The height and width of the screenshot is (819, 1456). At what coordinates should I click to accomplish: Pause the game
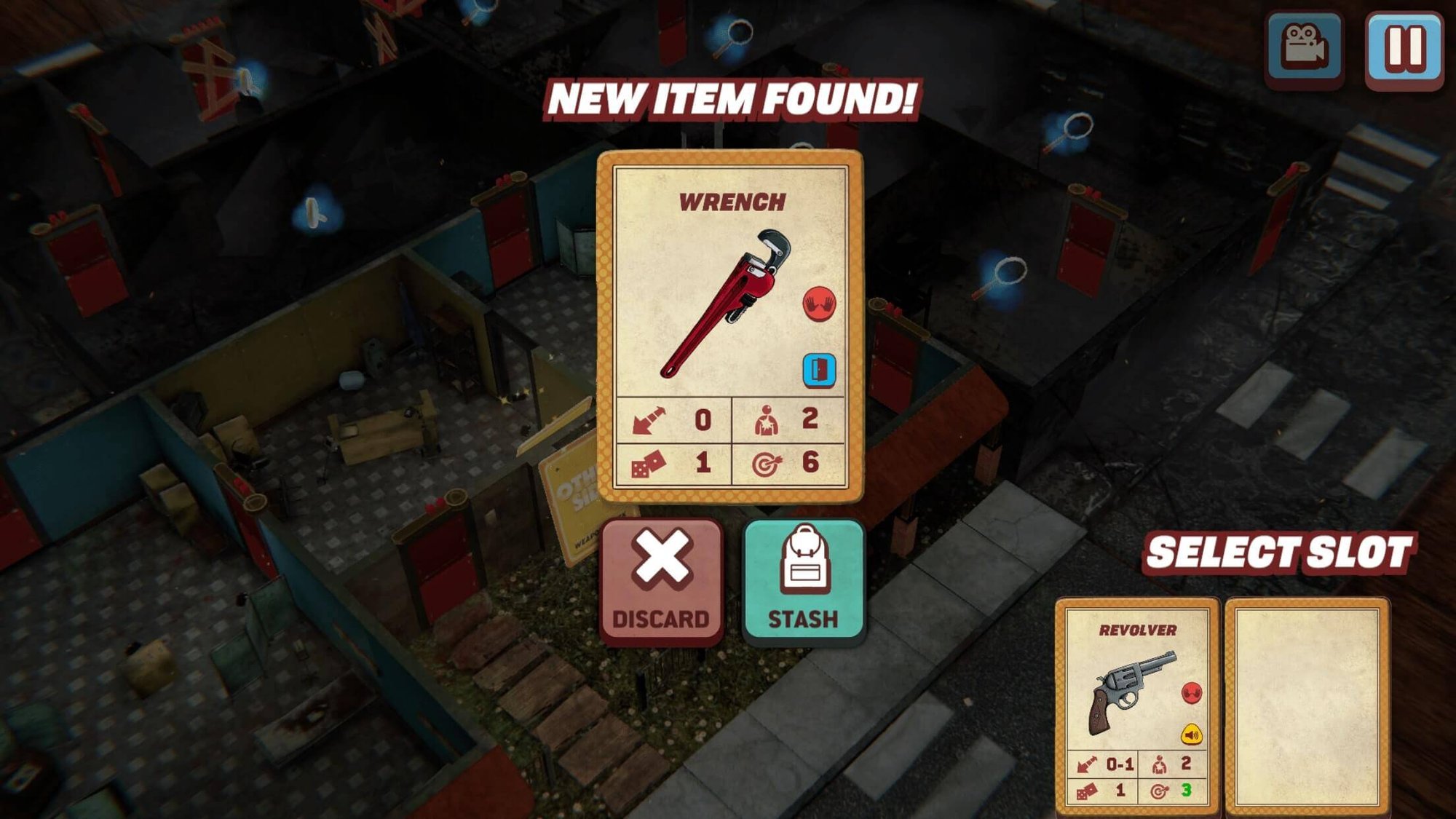pos(1404,48)
